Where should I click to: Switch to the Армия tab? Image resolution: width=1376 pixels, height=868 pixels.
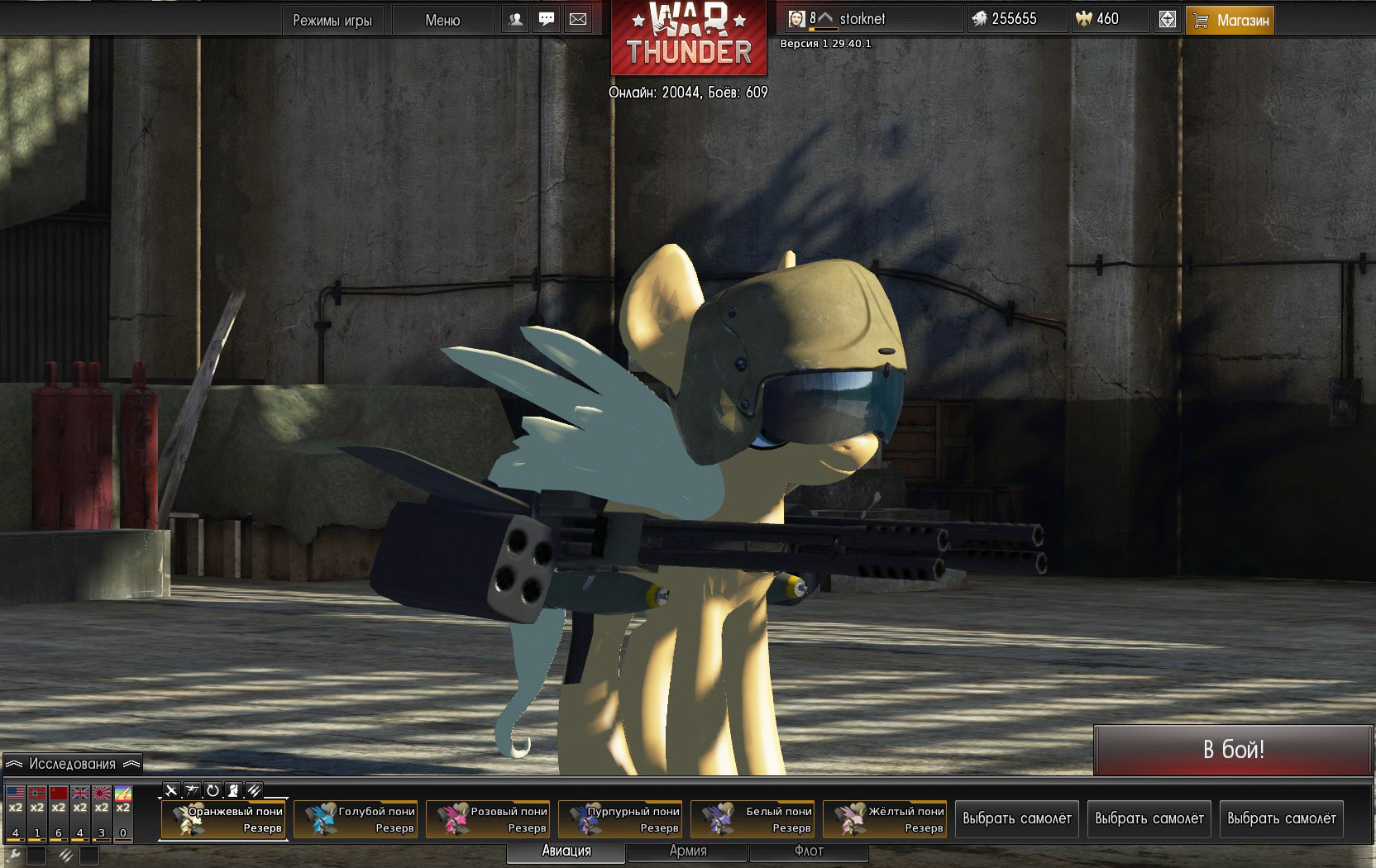[688, 851]
